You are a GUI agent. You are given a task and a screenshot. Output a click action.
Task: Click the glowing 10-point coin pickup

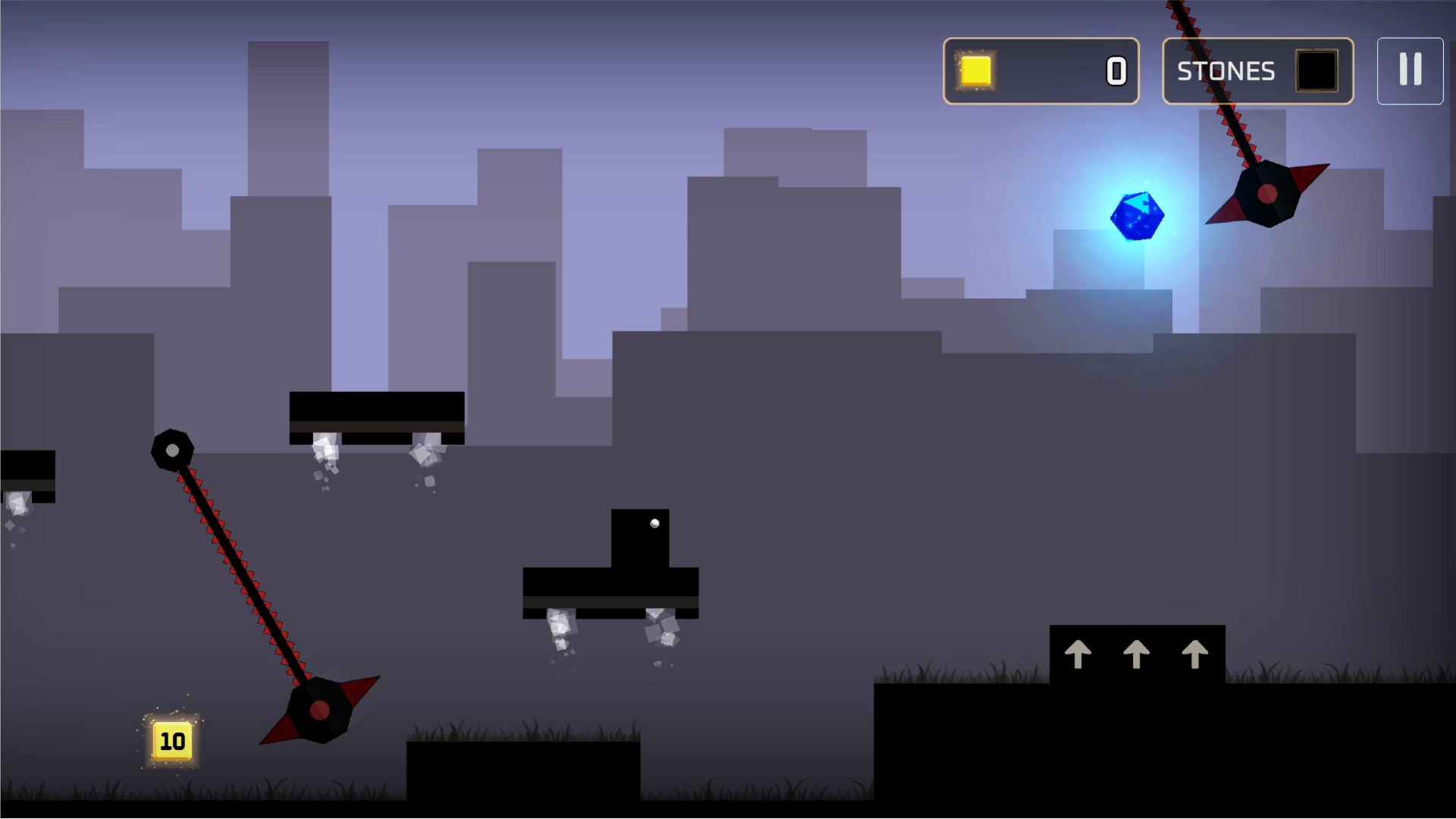[x=172, y=740]
